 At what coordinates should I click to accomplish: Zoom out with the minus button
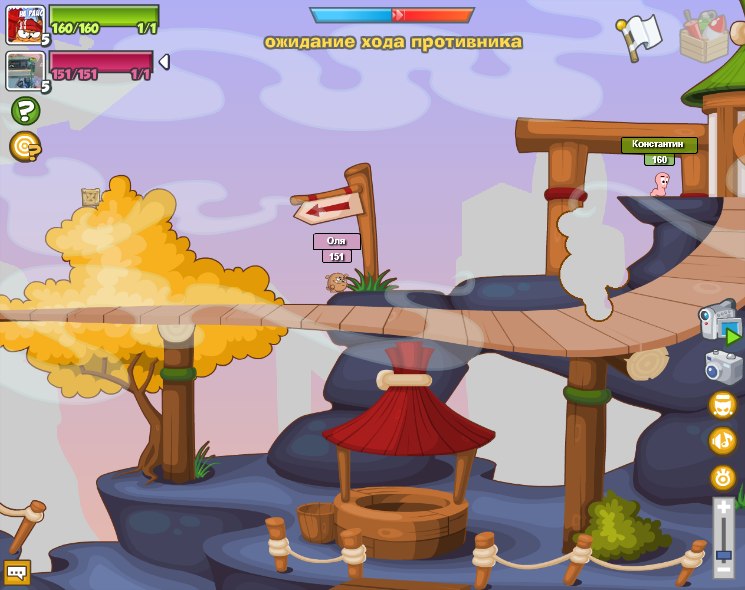[723, 569]
